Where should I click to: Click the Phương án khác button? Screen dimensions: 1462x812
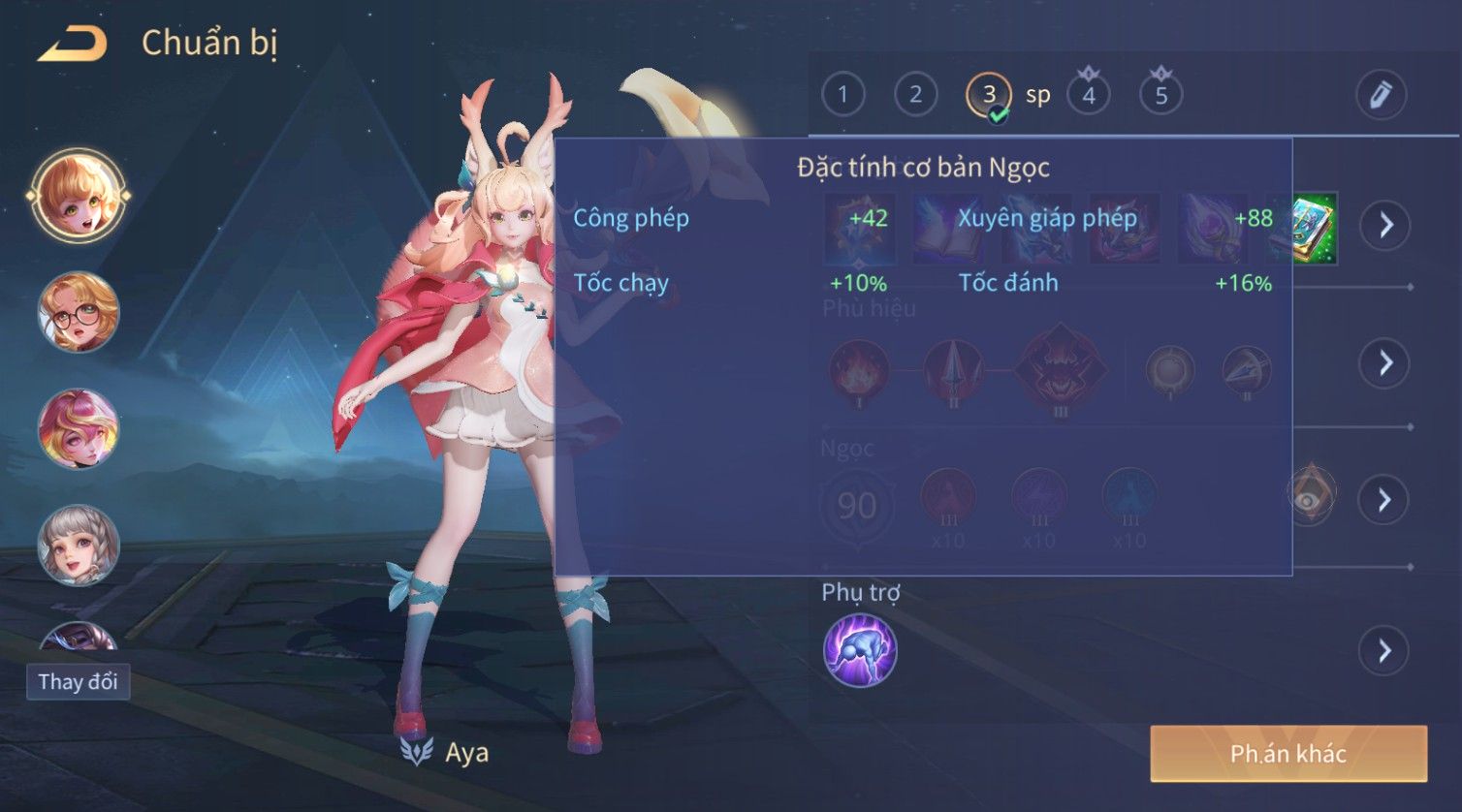1288,754
